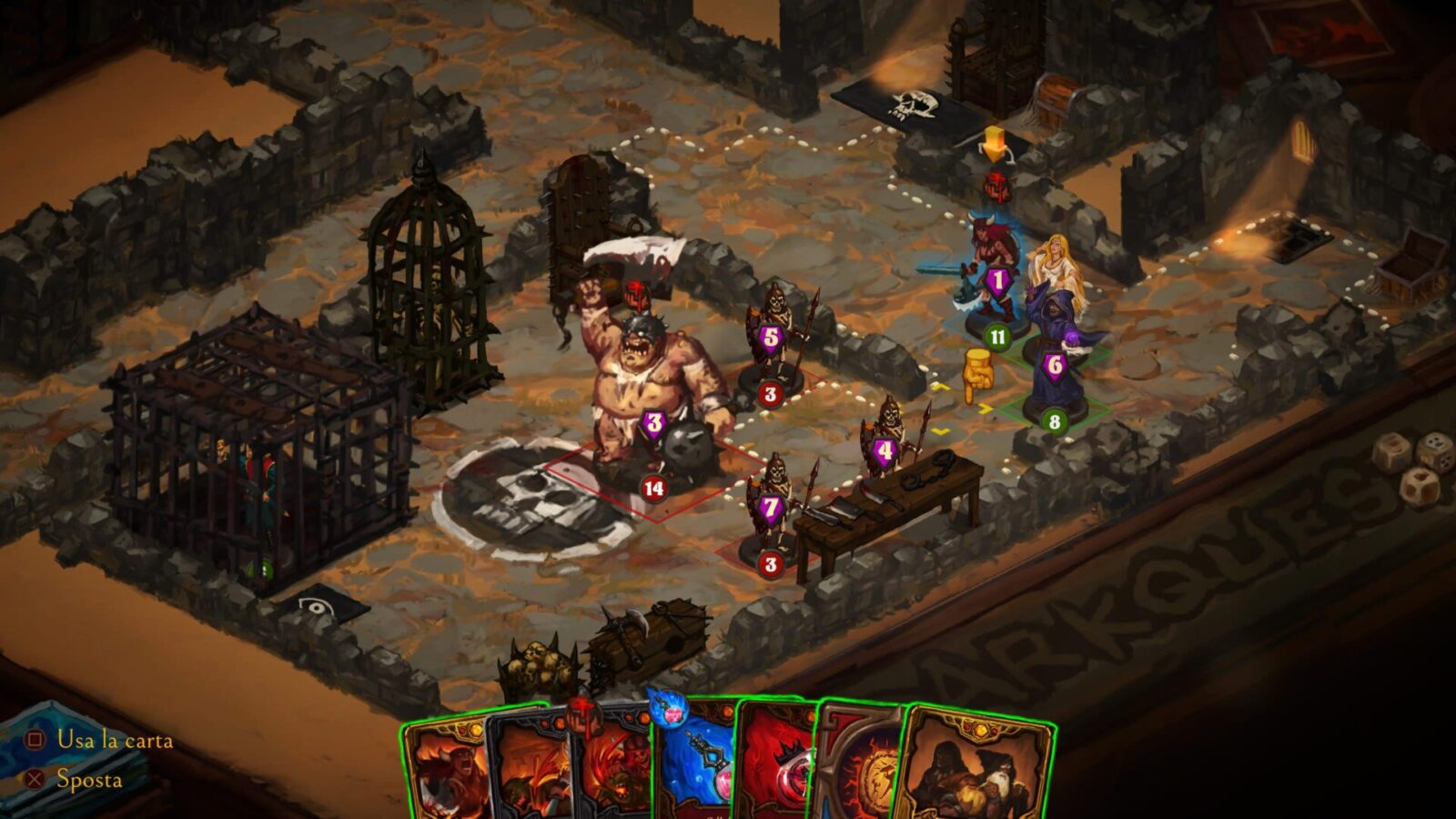Pick the red demon attack card
The image size is (1456, 819).
(x=612, y=773)
